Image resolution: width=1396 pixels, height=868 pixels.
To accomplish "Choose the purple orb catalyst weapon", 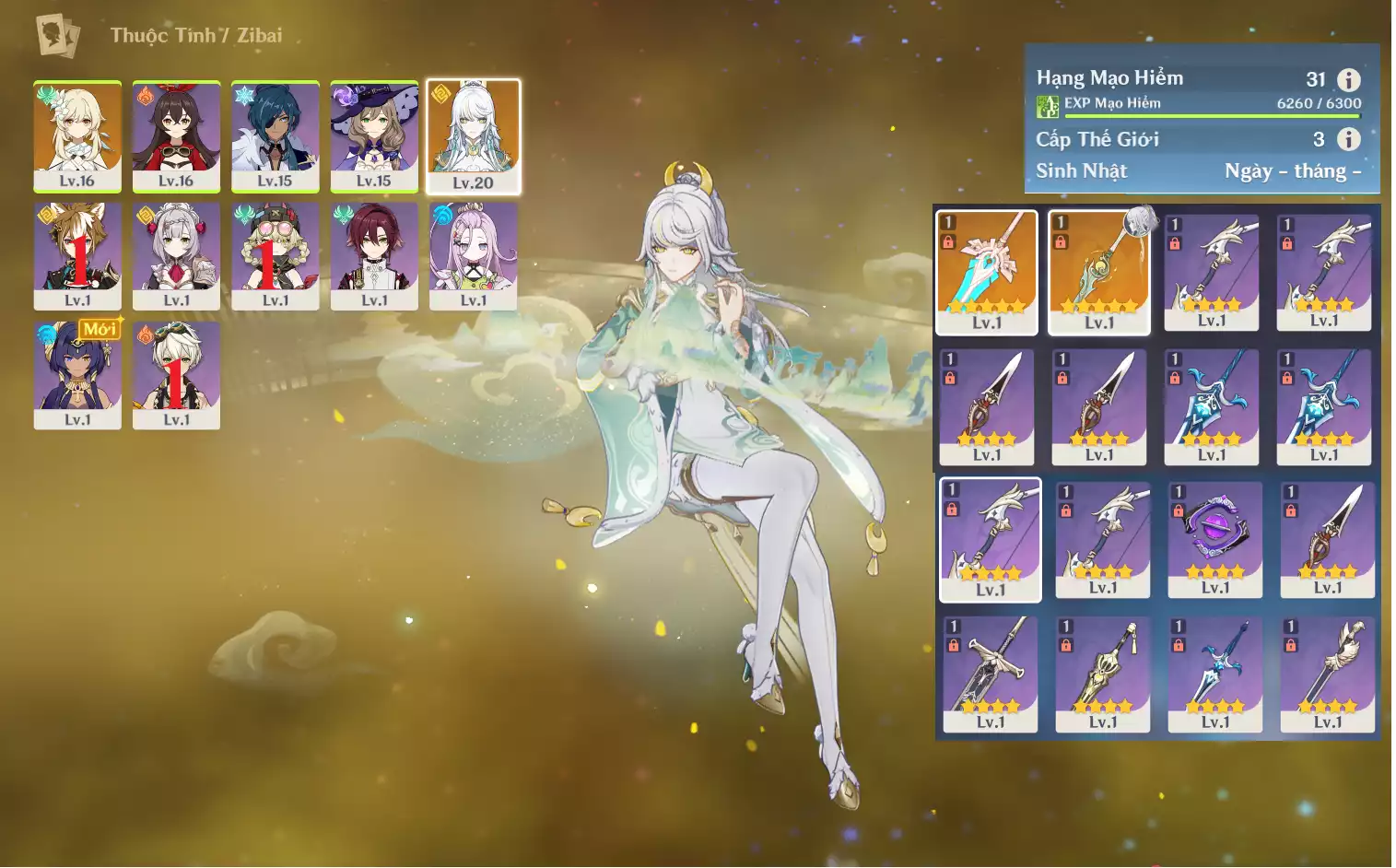I will coord(1215,538).
